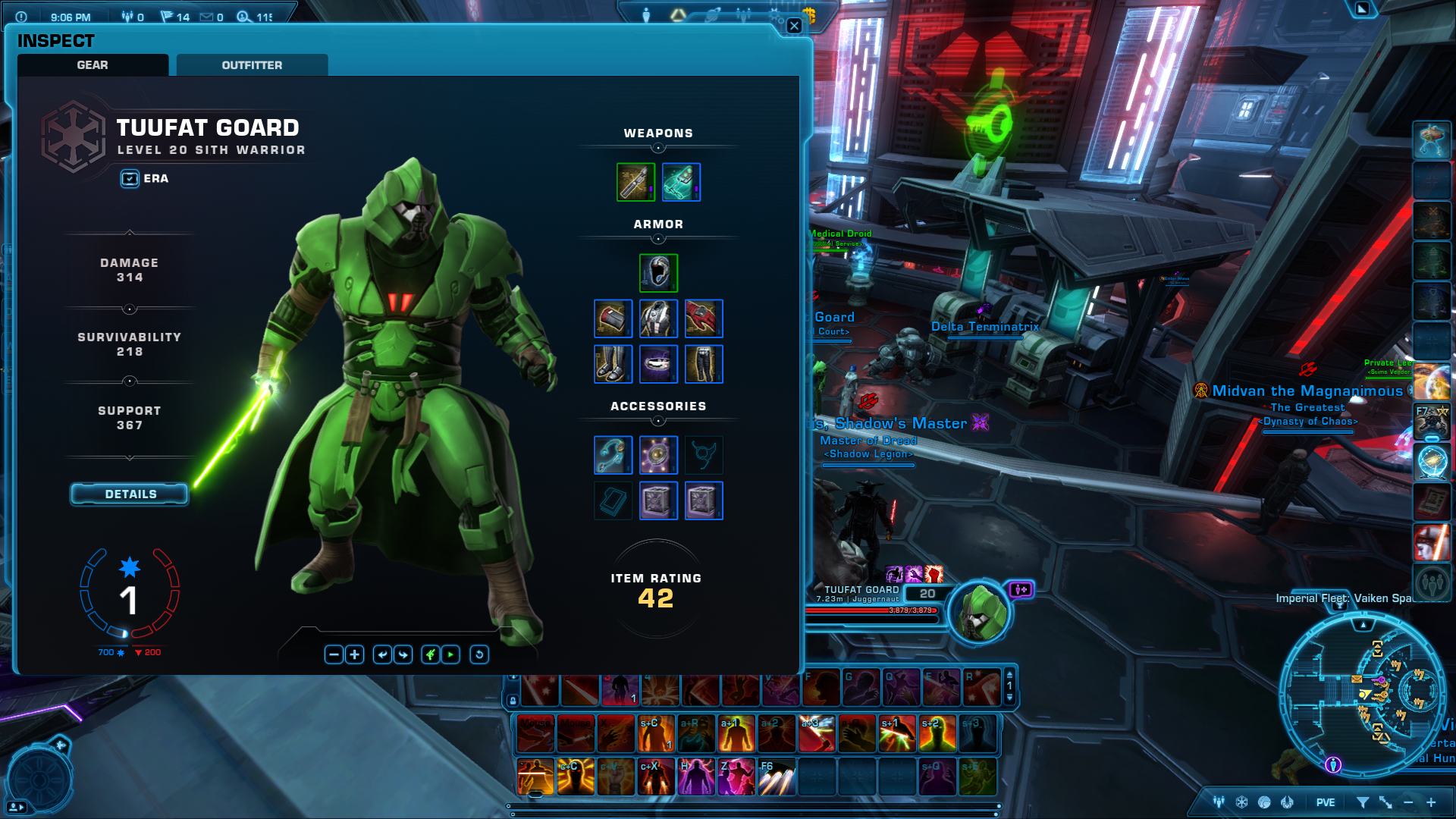Open the PVE mode selector
The image size is (1456, 819).
click(x=1325, y=802)
